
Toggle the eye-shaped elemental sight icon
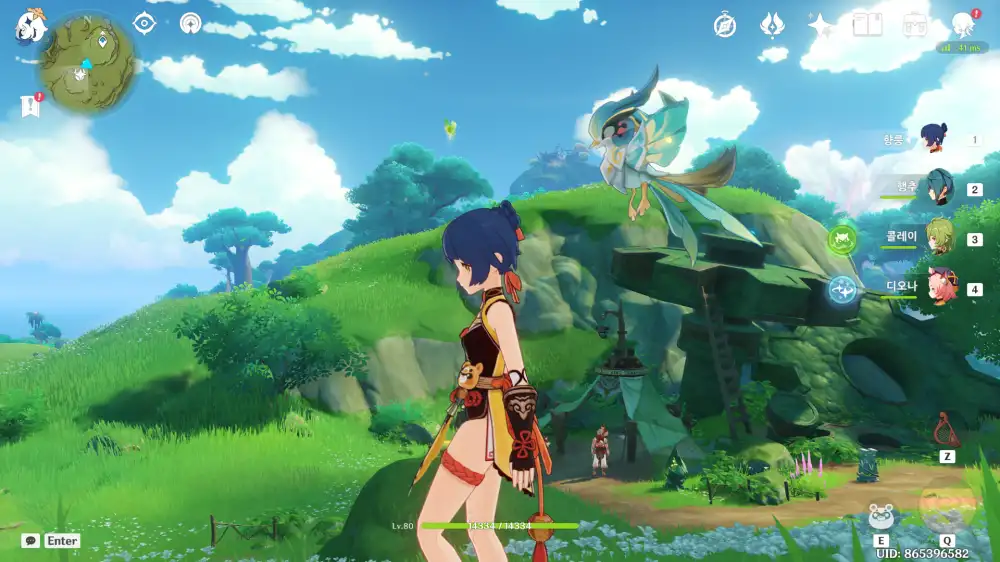pyautogui.click(x=145, y=23)
